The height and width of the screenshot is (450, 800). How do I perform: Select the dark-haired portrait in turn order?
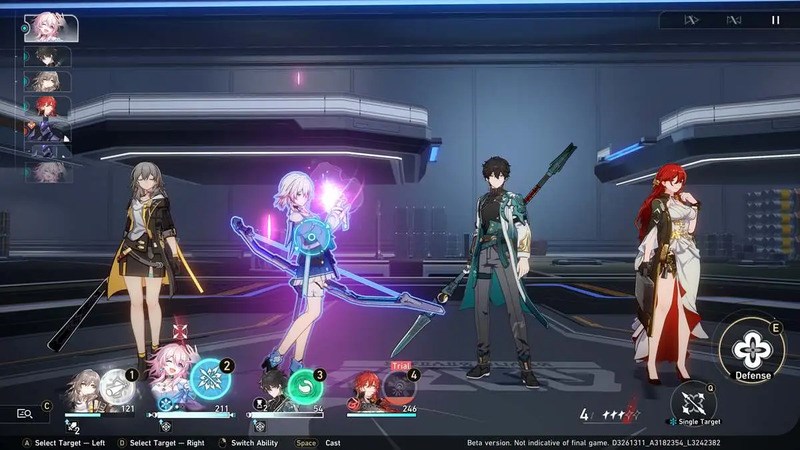pos(48,57)
